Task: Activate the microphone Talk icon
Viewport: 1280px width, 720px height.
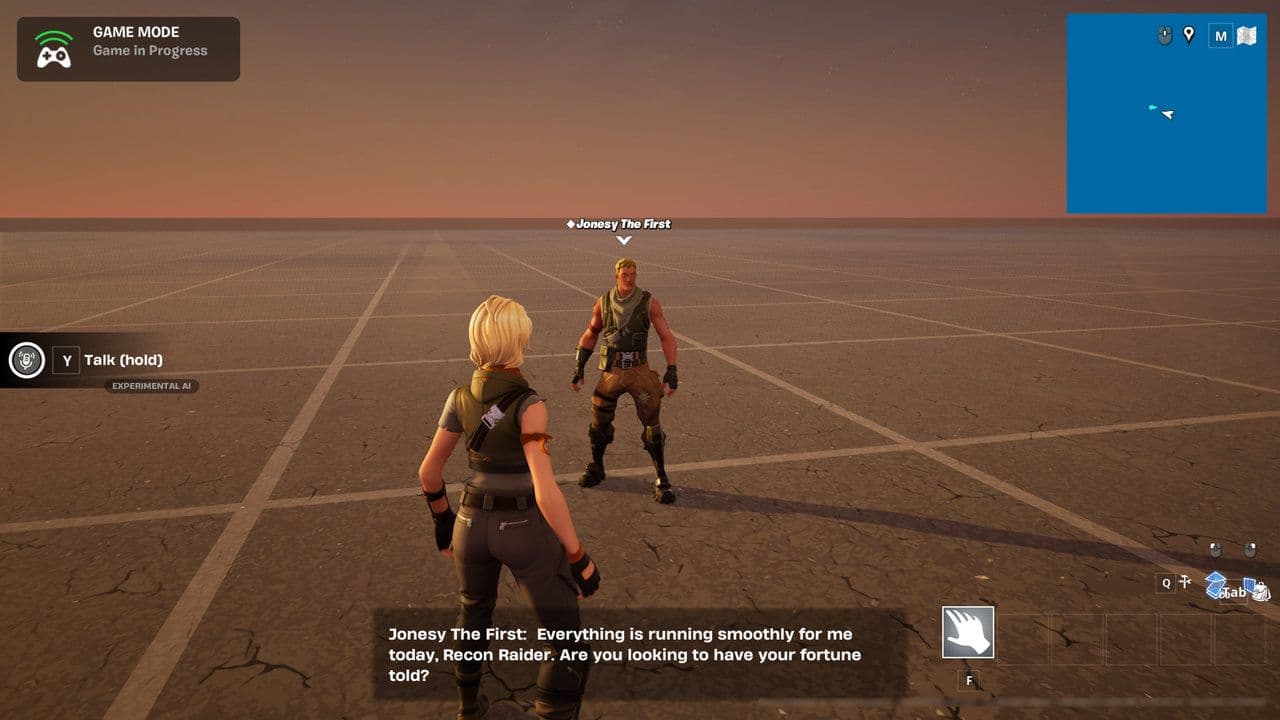Action: click(x=27, y=360)
